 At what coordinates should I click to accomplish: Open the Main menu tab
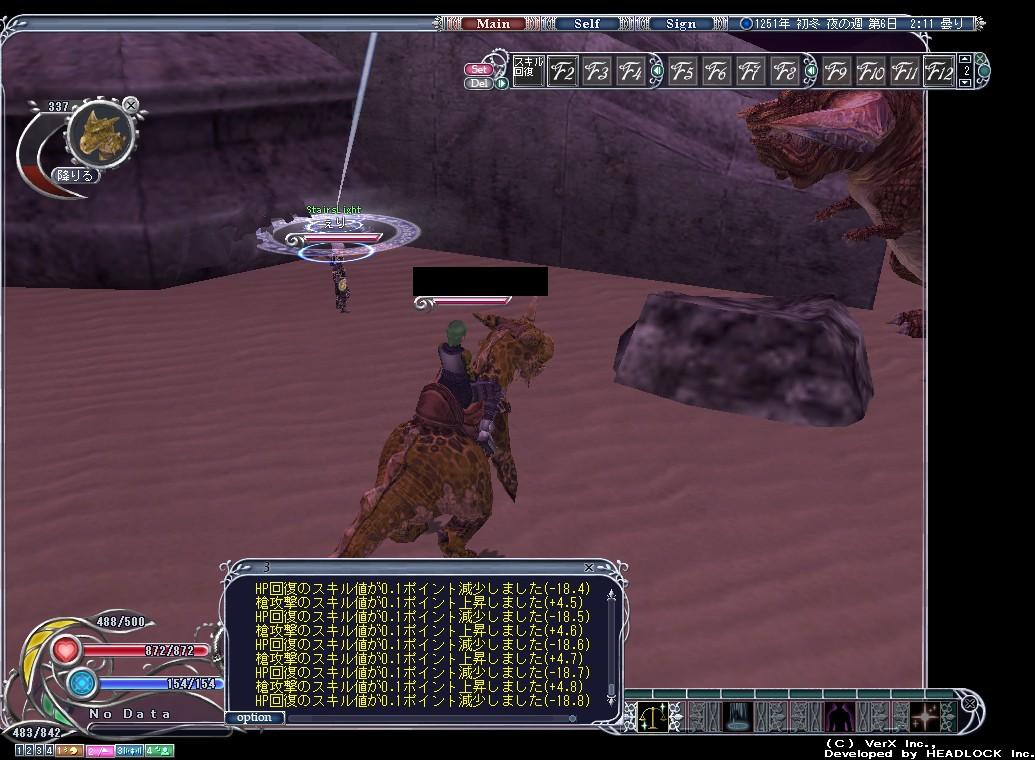493,24
